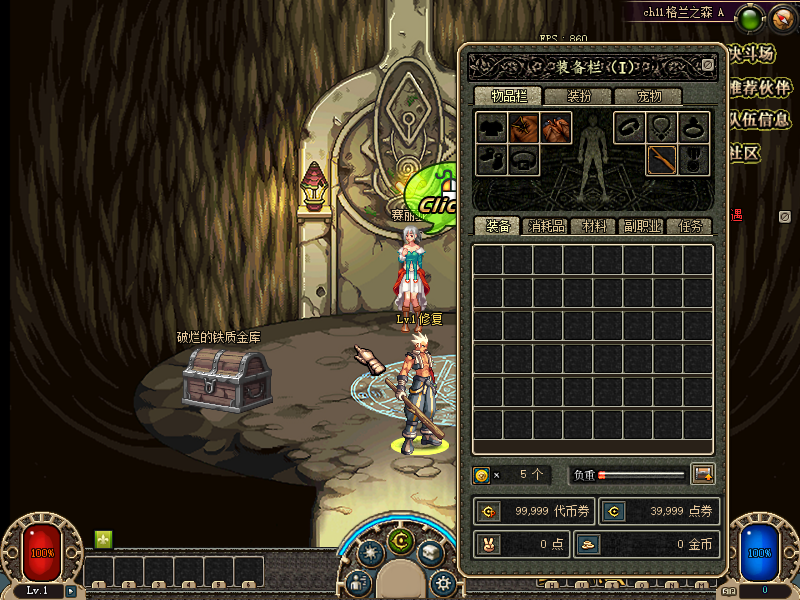Viewport: 800px width, 600px height.
Task: Select the equipped brown leather pants slot
Action: [x=556, y=127]
